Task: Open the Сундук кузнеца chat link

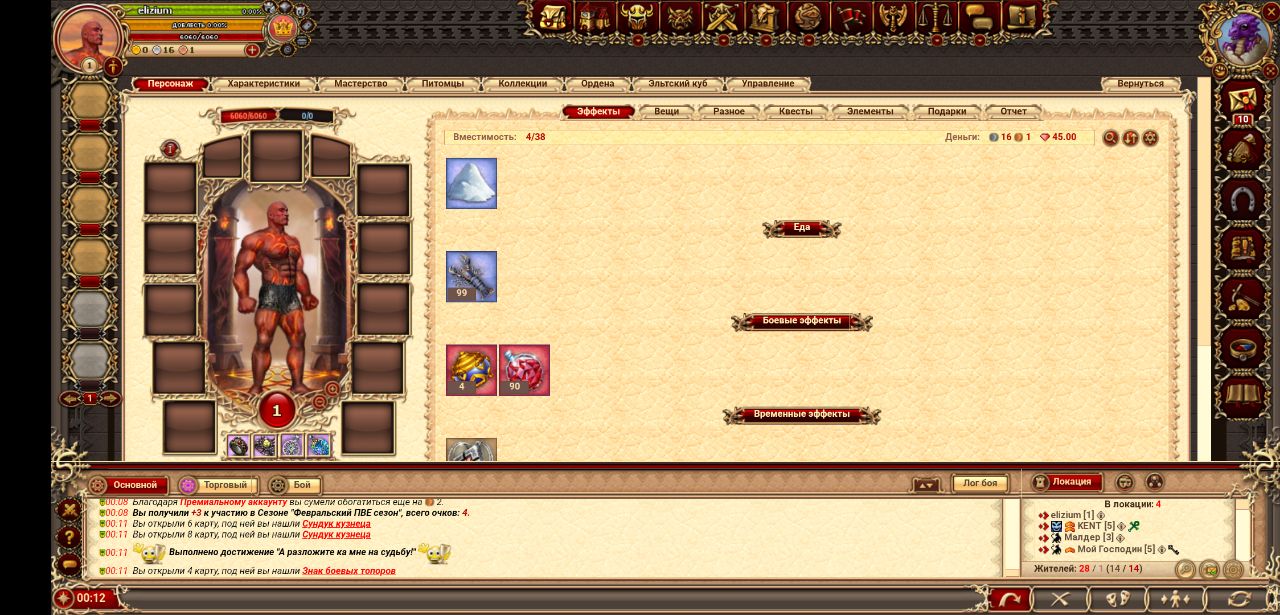Action: [x=336, y=523]
